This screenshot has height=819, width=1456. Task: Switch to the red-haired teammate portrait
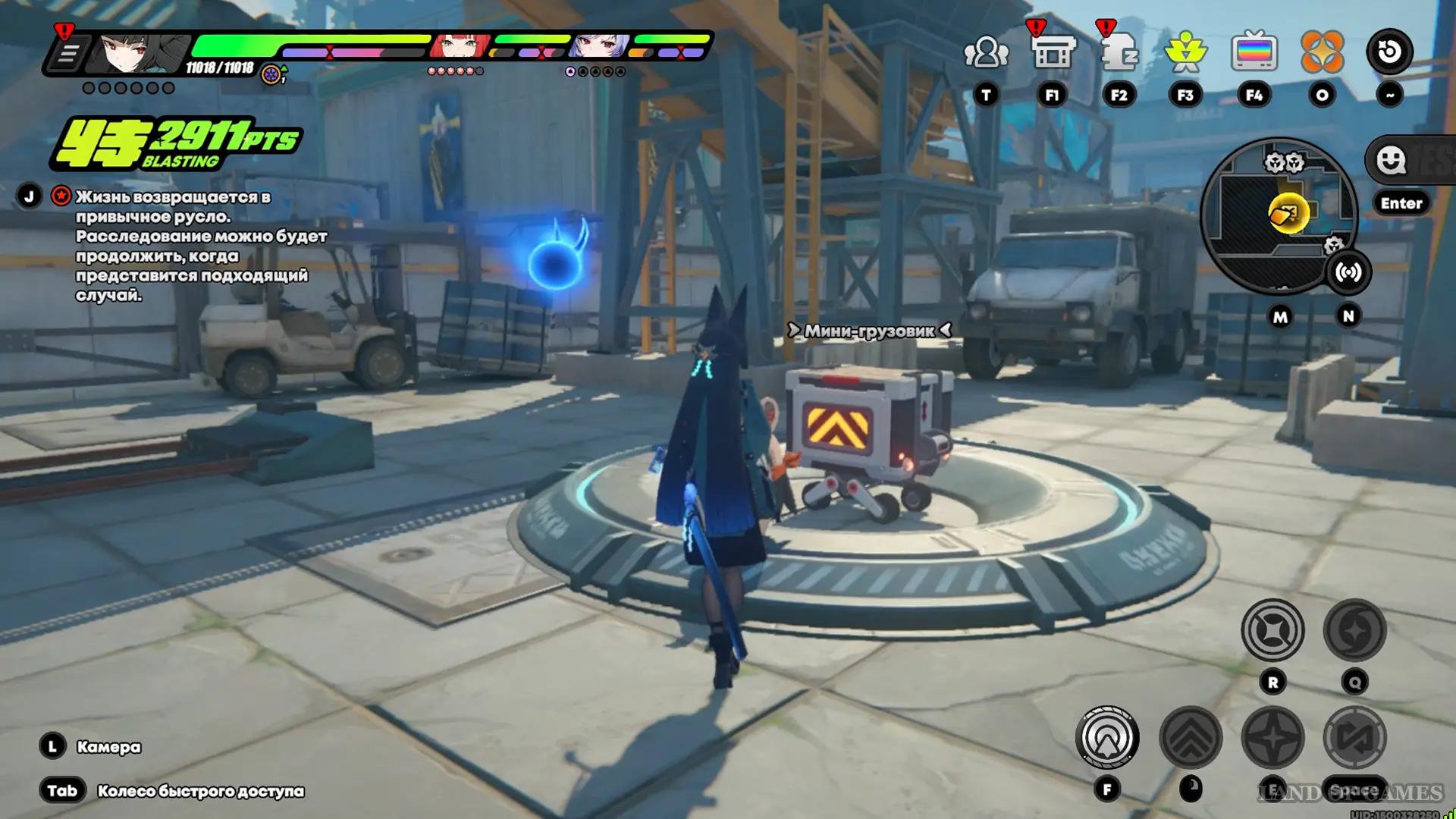click(459, 46)
